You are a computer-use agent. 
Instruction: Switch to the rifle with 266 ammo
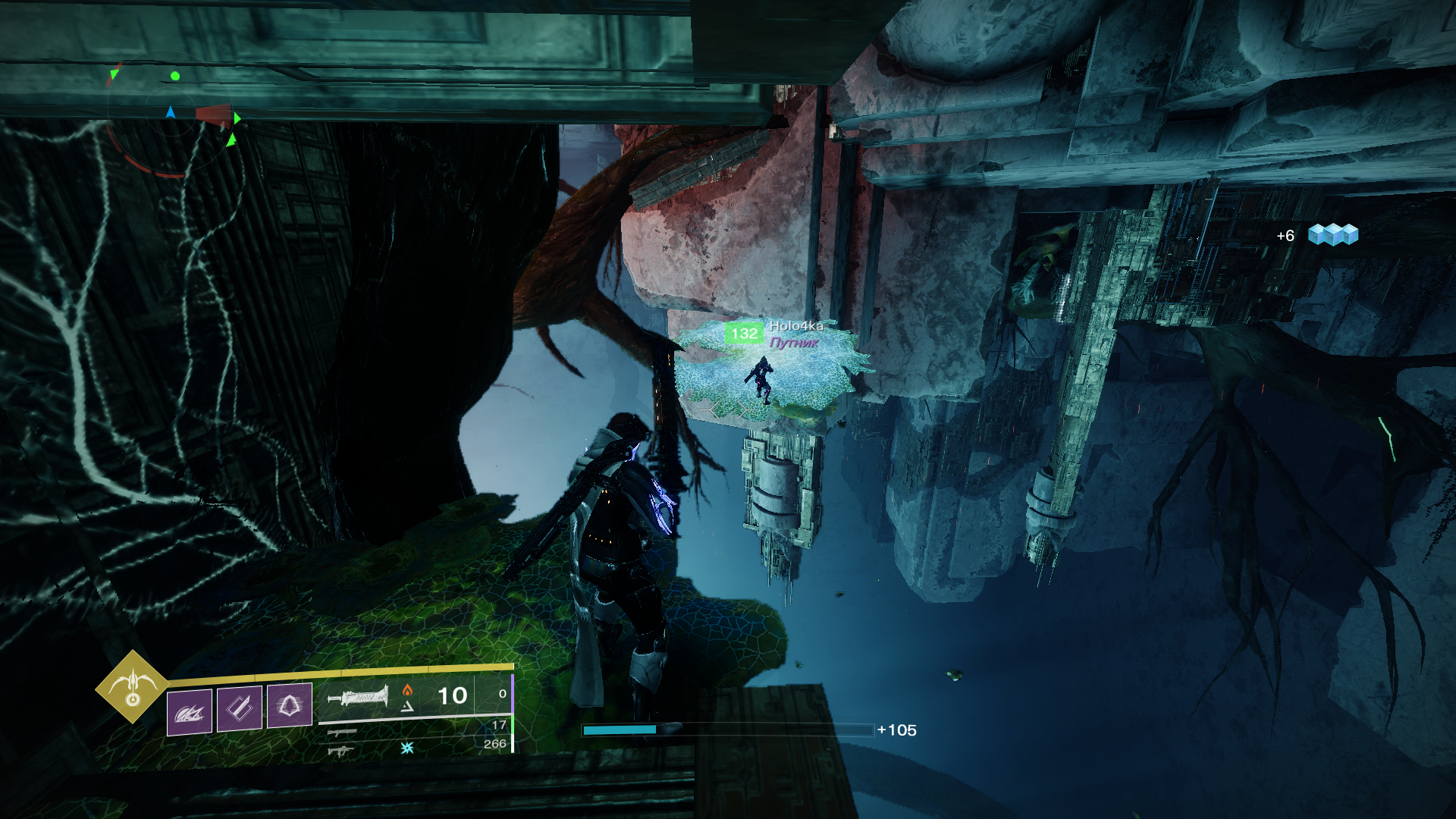(341, 751)
